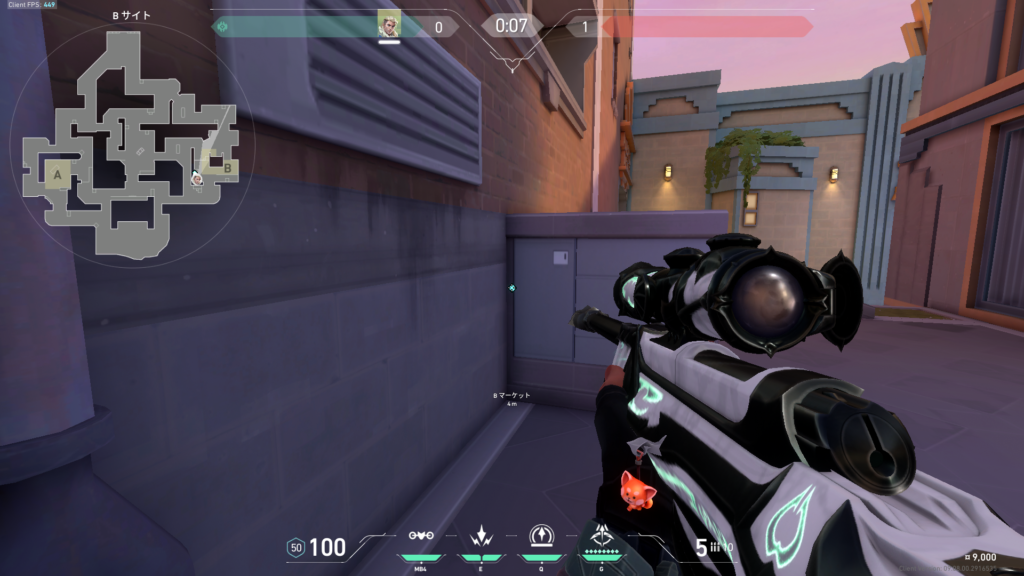
Task: Click the armor shield icon showing 50
Action: tap(295, 547)
